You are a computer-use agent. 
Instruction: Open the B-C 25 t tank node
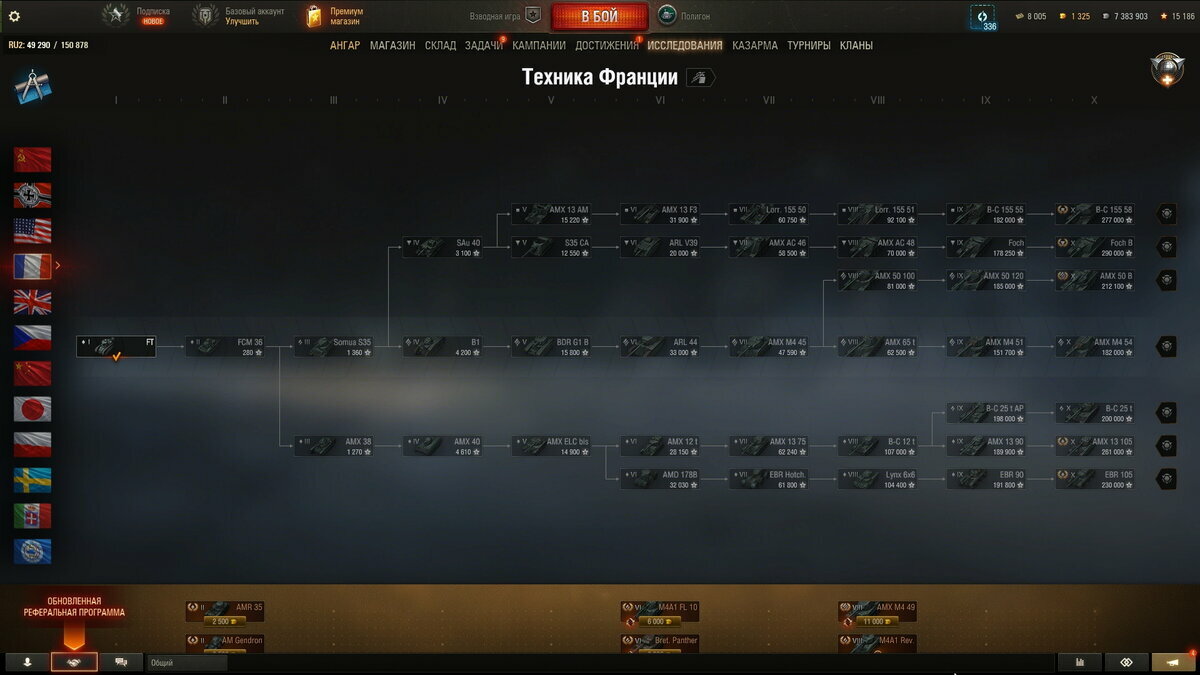click(1095, 413)
